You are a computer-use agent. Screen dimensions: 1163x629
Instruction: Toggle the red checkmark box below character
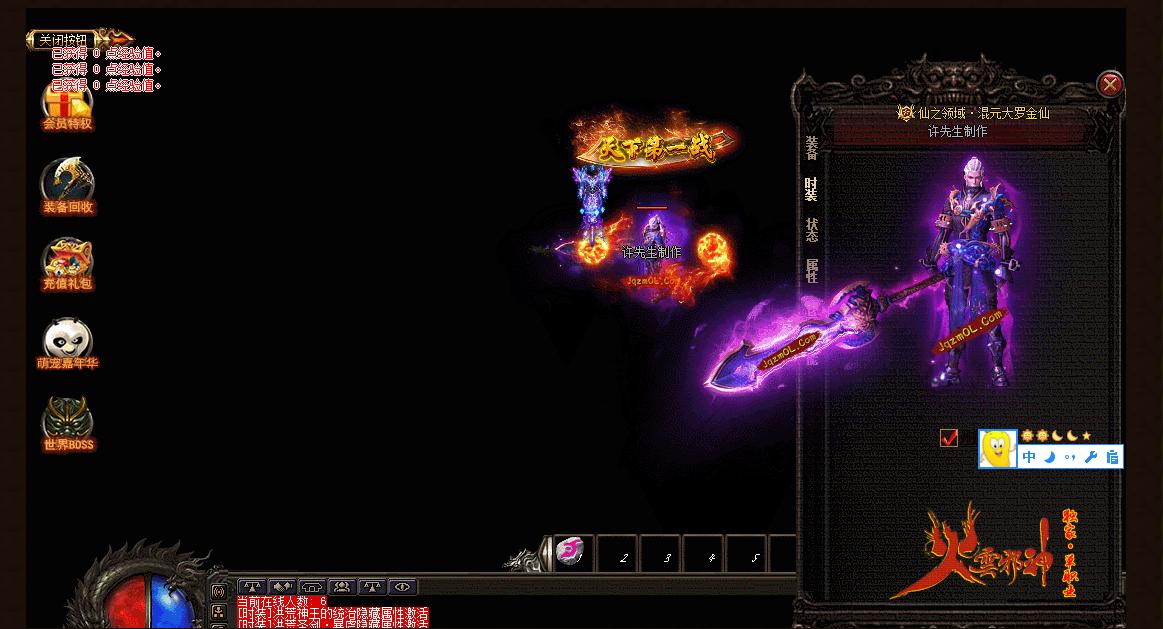pos(949,438)
